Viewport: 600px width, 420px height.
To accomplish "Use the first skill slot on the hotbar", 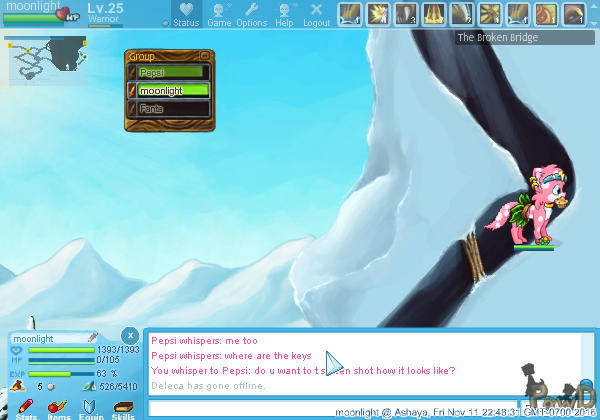I will click(x=349, y=13).
